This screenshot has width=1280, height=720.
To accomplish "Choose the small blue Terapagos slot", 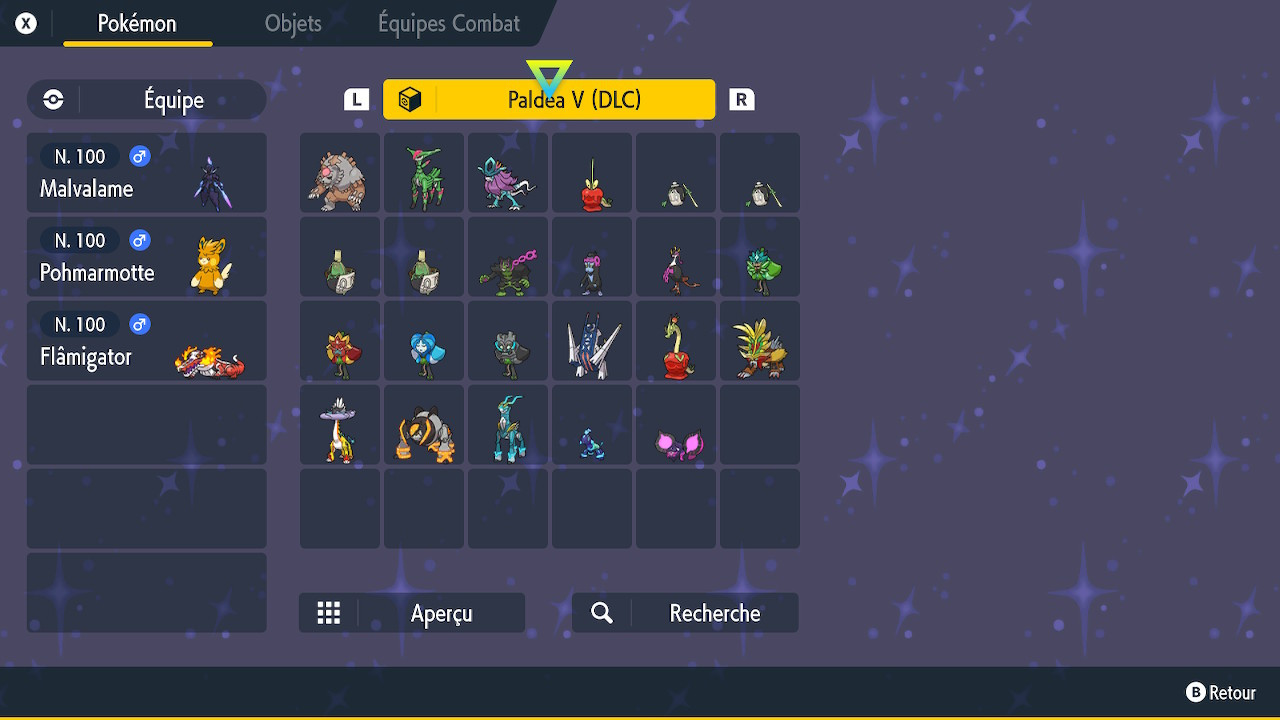I will click(592, 425).
